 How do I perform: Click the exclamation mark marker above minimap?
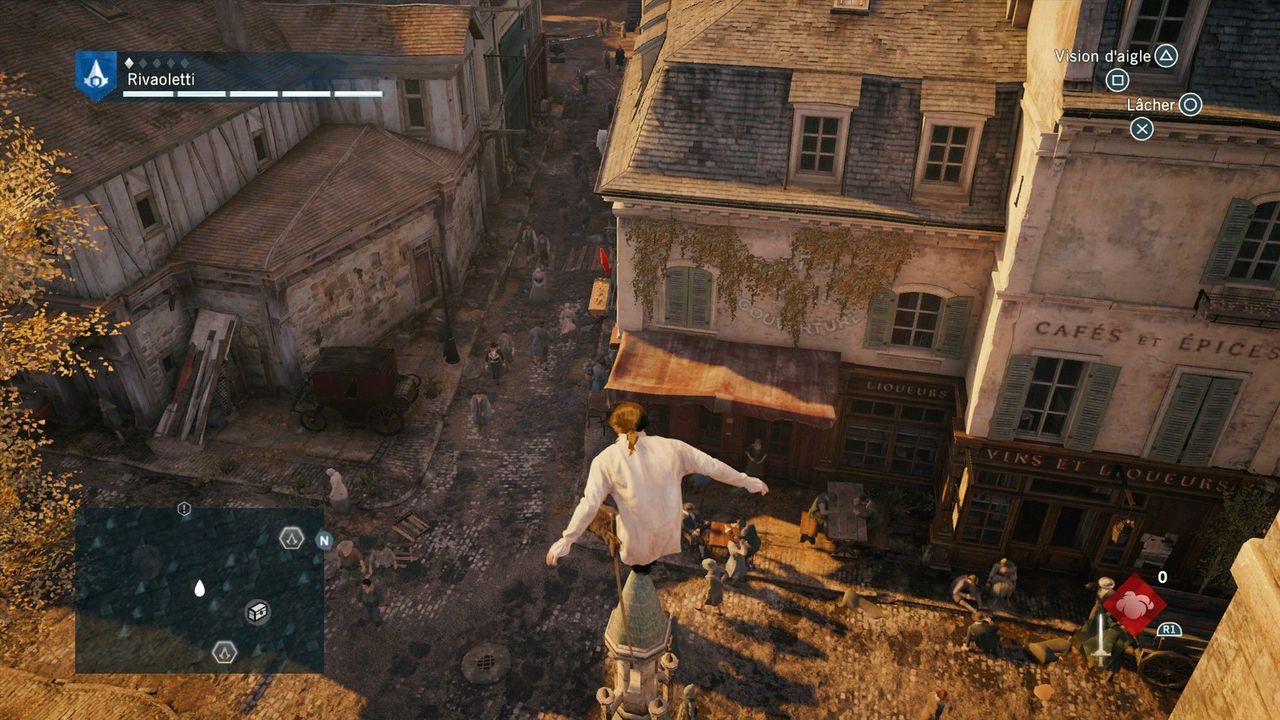click(x=184, y=509)
